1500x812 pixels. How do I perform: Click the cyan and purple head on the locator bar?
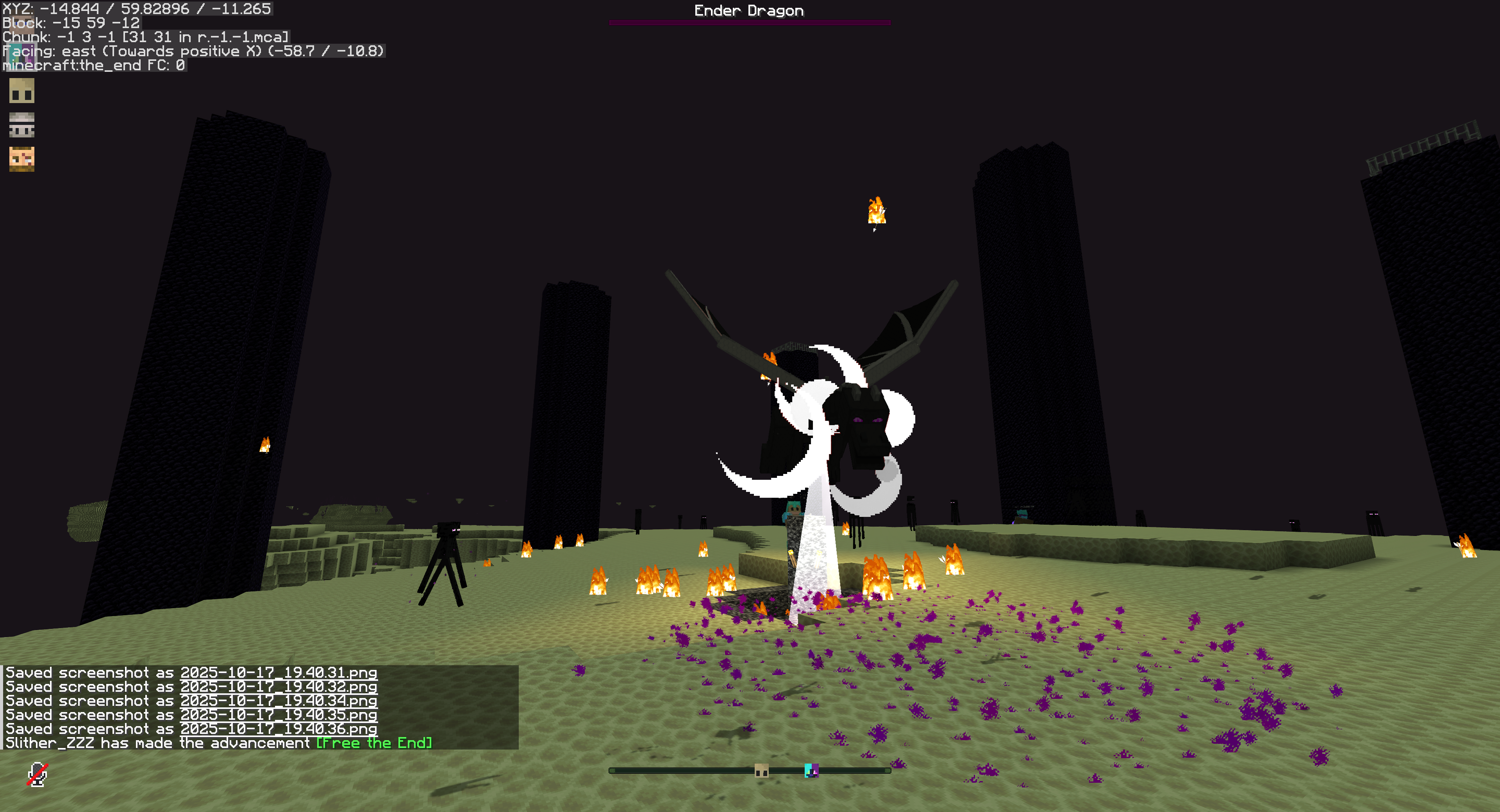[x=811, y=771]
